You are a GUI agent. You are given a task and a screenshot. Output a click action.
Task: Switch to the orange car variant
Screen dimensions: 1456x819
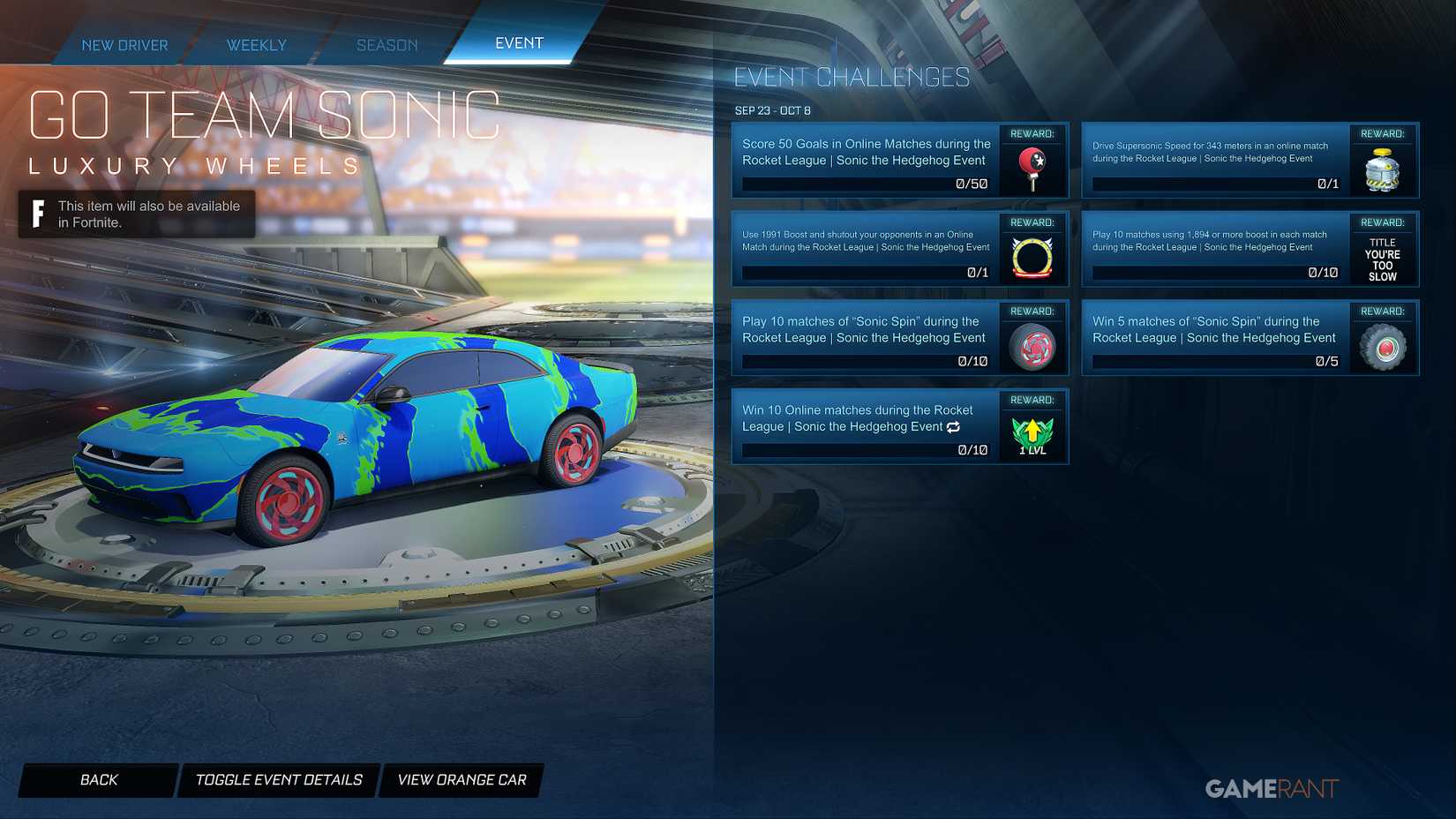pos(462,780)
